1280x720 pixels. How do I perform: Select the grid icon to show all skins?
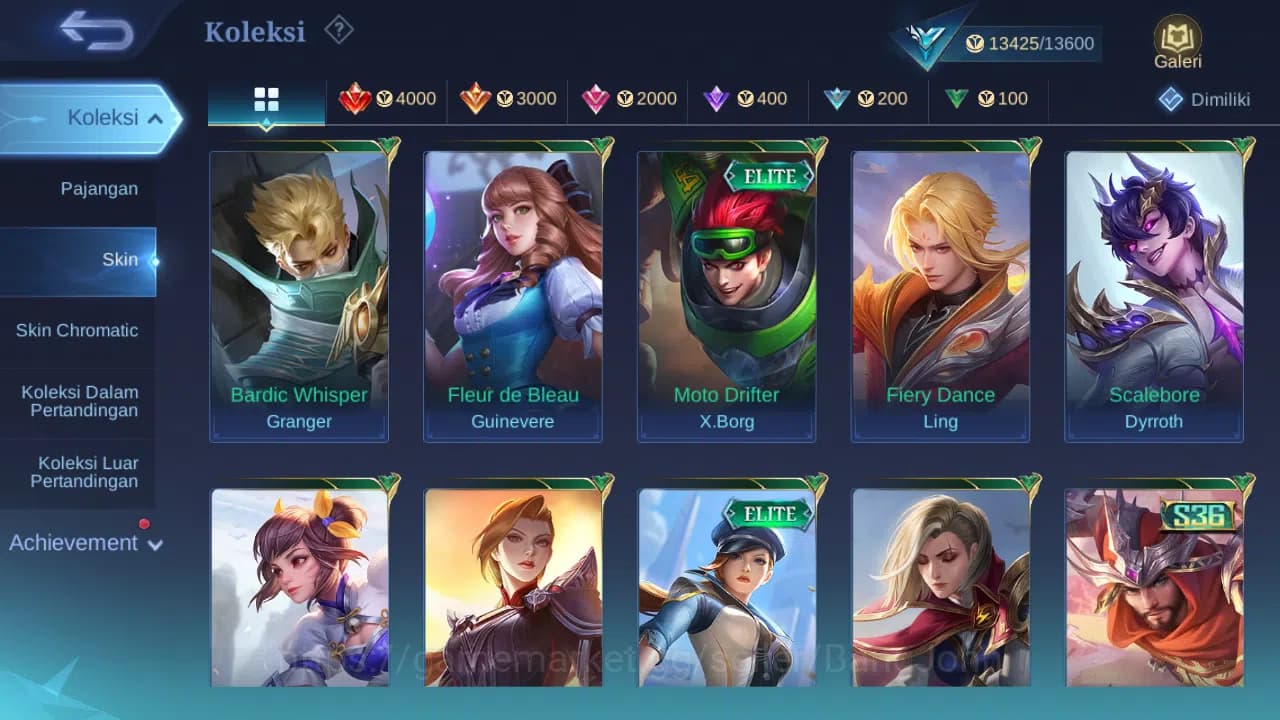(x=266, y=100)
